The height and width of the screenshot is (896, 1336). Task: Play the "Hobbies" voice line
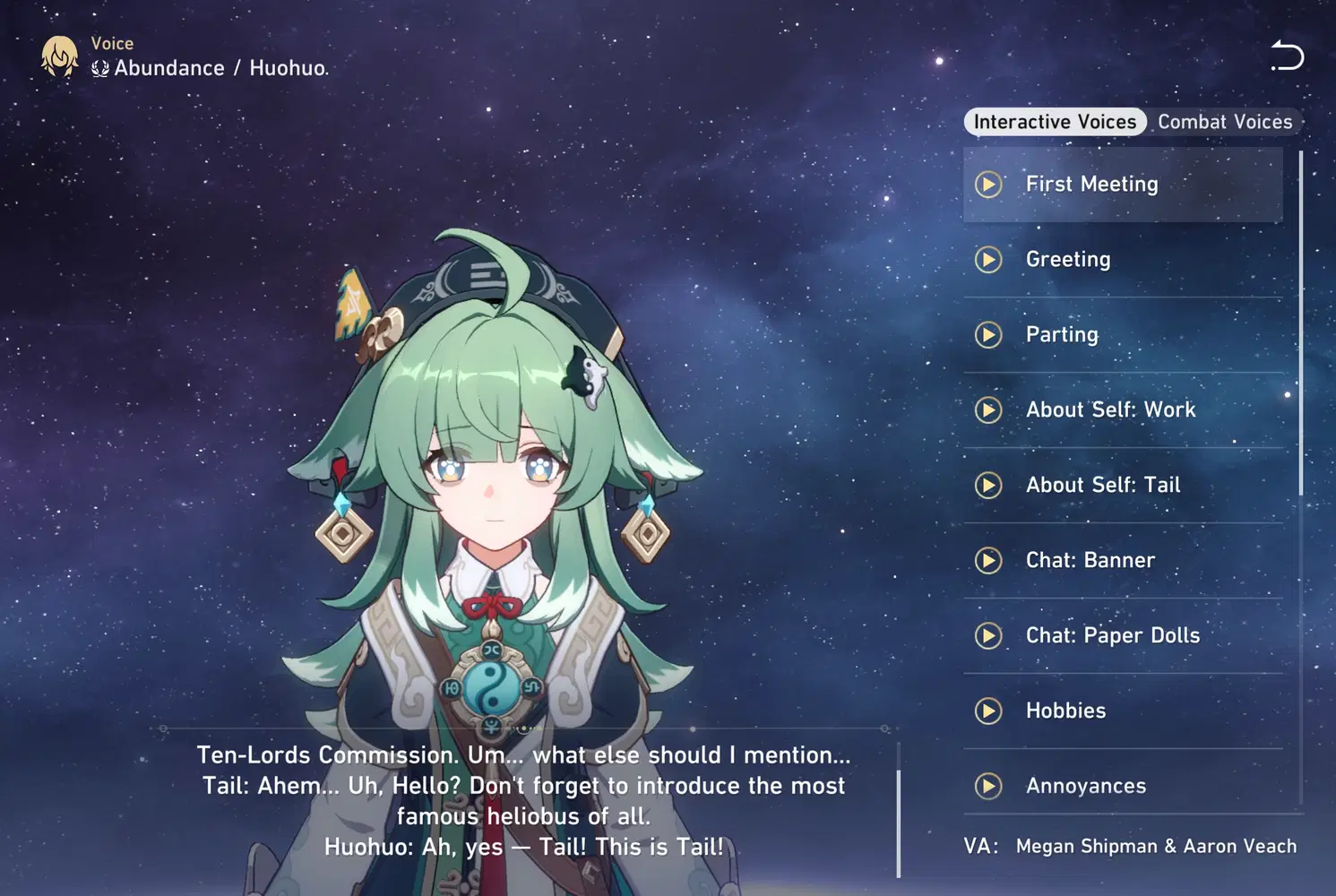988,711
